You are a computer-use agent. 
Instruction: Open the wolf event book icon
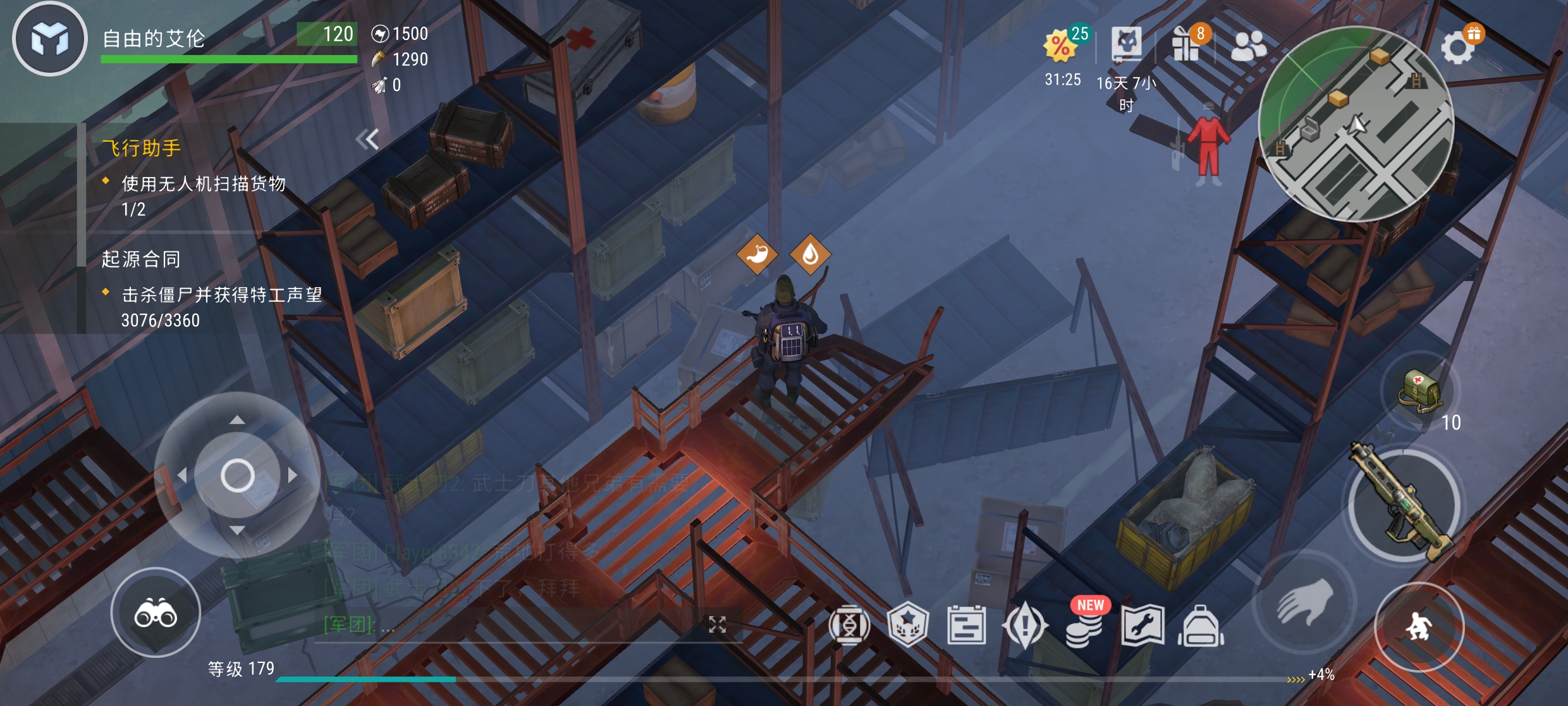pos(1127,44)
